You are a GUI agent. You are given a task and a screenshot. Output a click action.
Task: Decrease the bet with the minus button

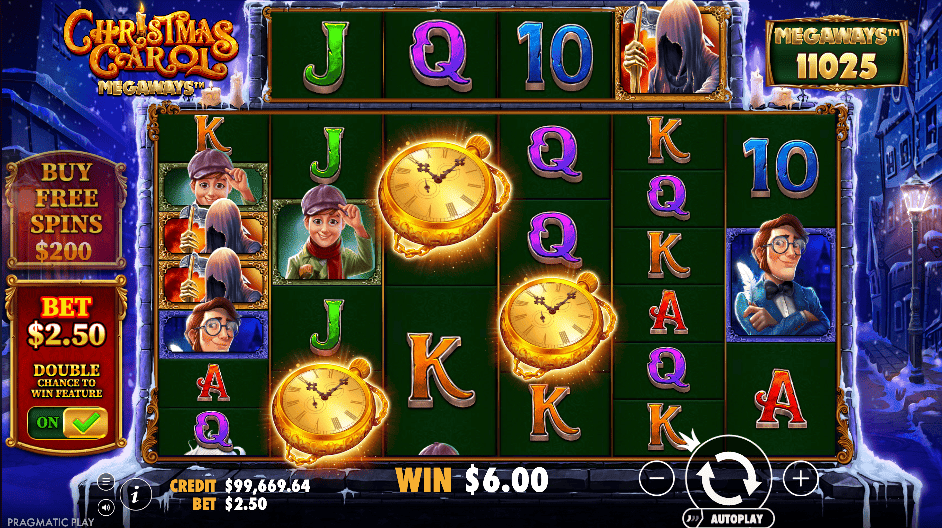pyautogui.click(x=656, y=479)
